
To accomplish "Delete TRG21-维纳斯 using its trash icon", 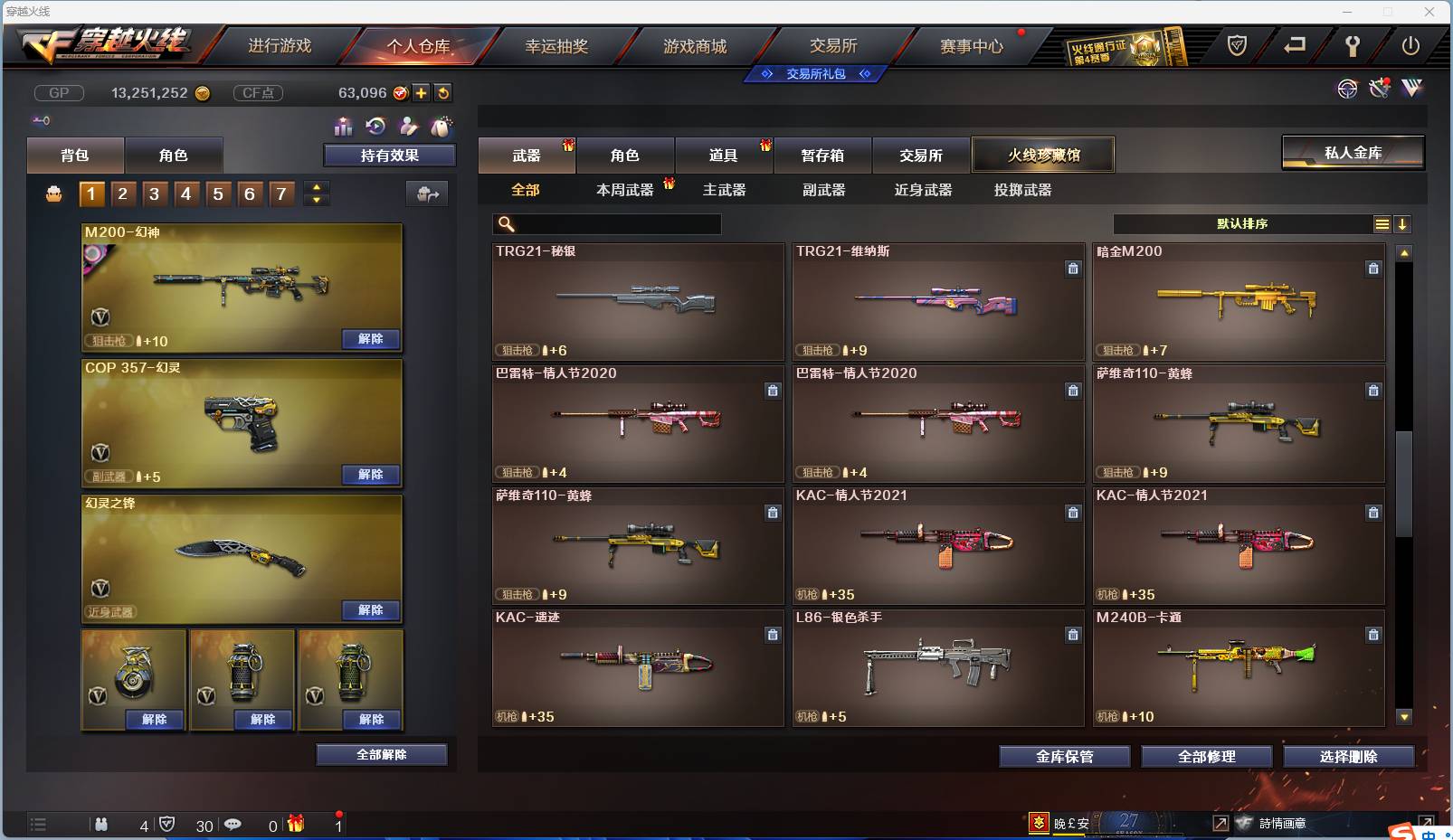I will point(1073,269).
